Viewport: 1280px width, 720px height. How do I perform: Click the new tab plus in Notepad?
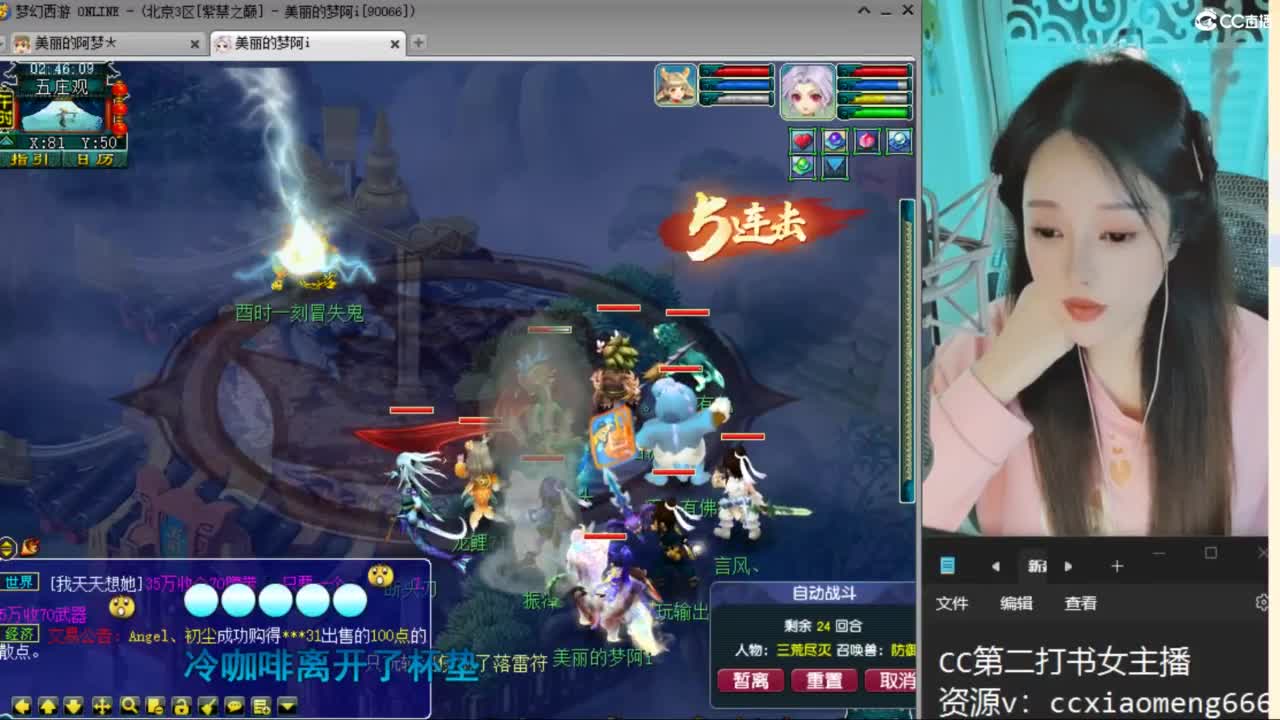coord(1116,566)
